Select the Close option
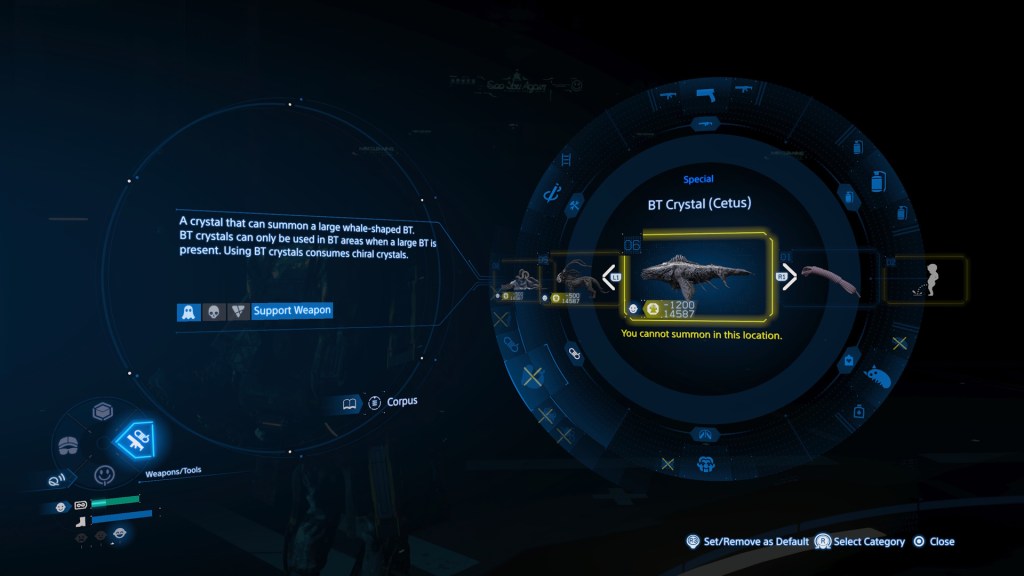Viewport: 1024px width, 576px height. [x=933, y=542]
